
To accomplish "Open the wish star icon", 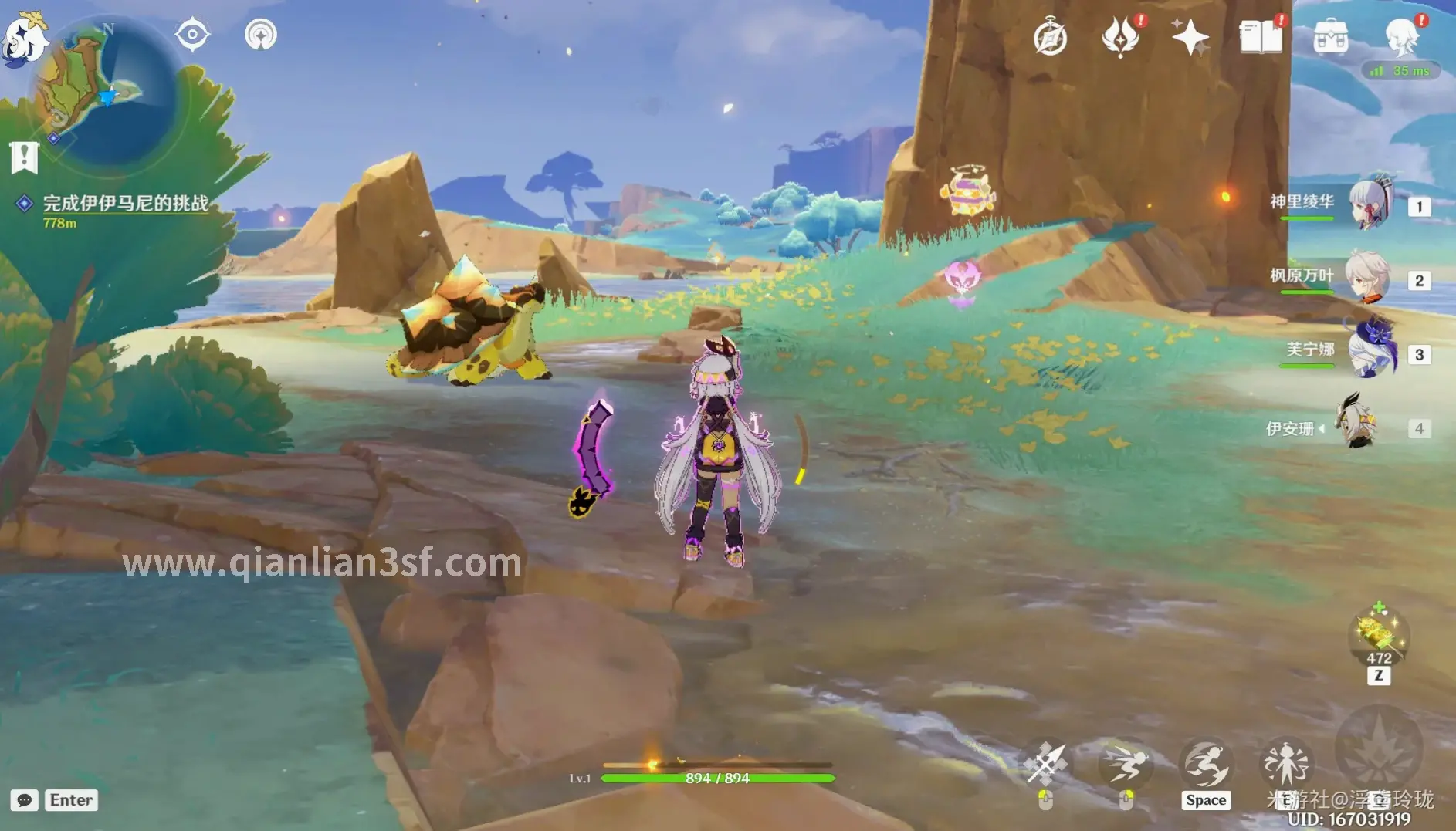I will 1190,37.
